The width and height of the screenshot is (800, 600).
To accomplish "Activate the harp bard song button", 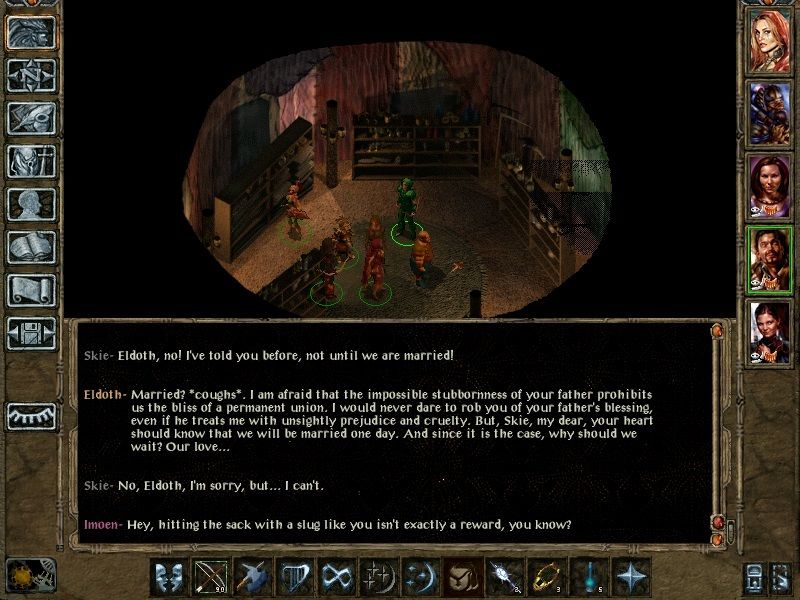I will tap(295, 578).
